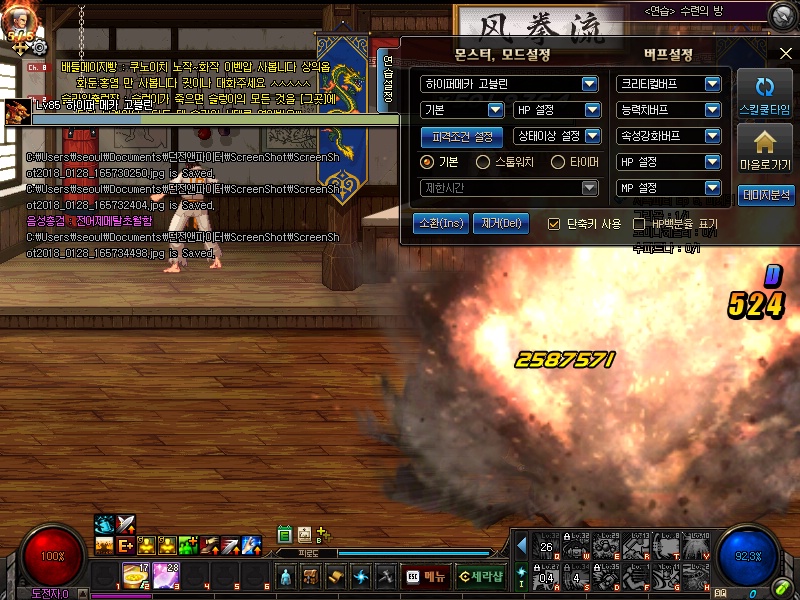Click the 피격조건 설정 button
Image resolution: width=800 pixels, height=600 pixels.
pyautogui.click(x=462, y=136)
